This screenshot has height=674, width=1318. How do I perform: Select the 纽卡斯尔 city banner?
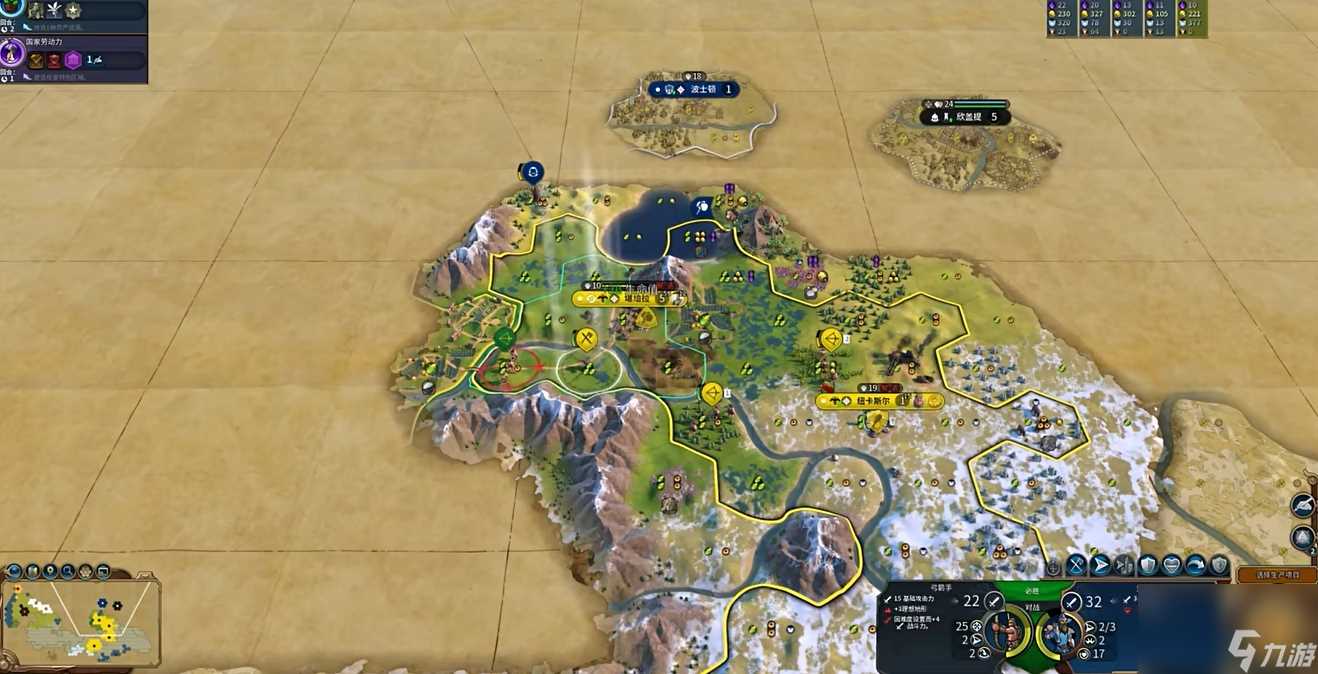tap(879, 401)
